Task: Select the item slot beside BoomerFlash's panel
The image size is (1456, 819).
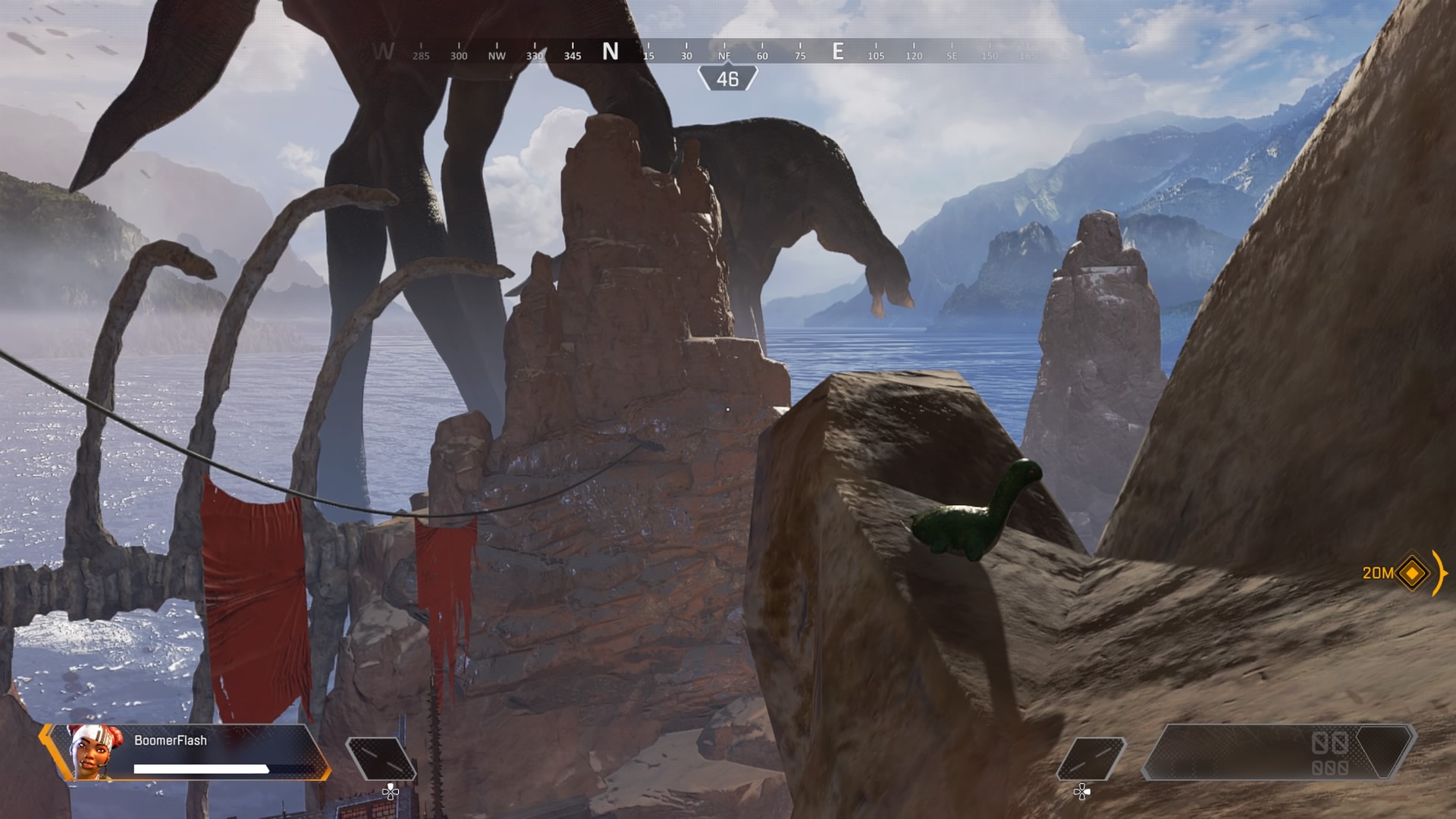Action: (381, 758)
